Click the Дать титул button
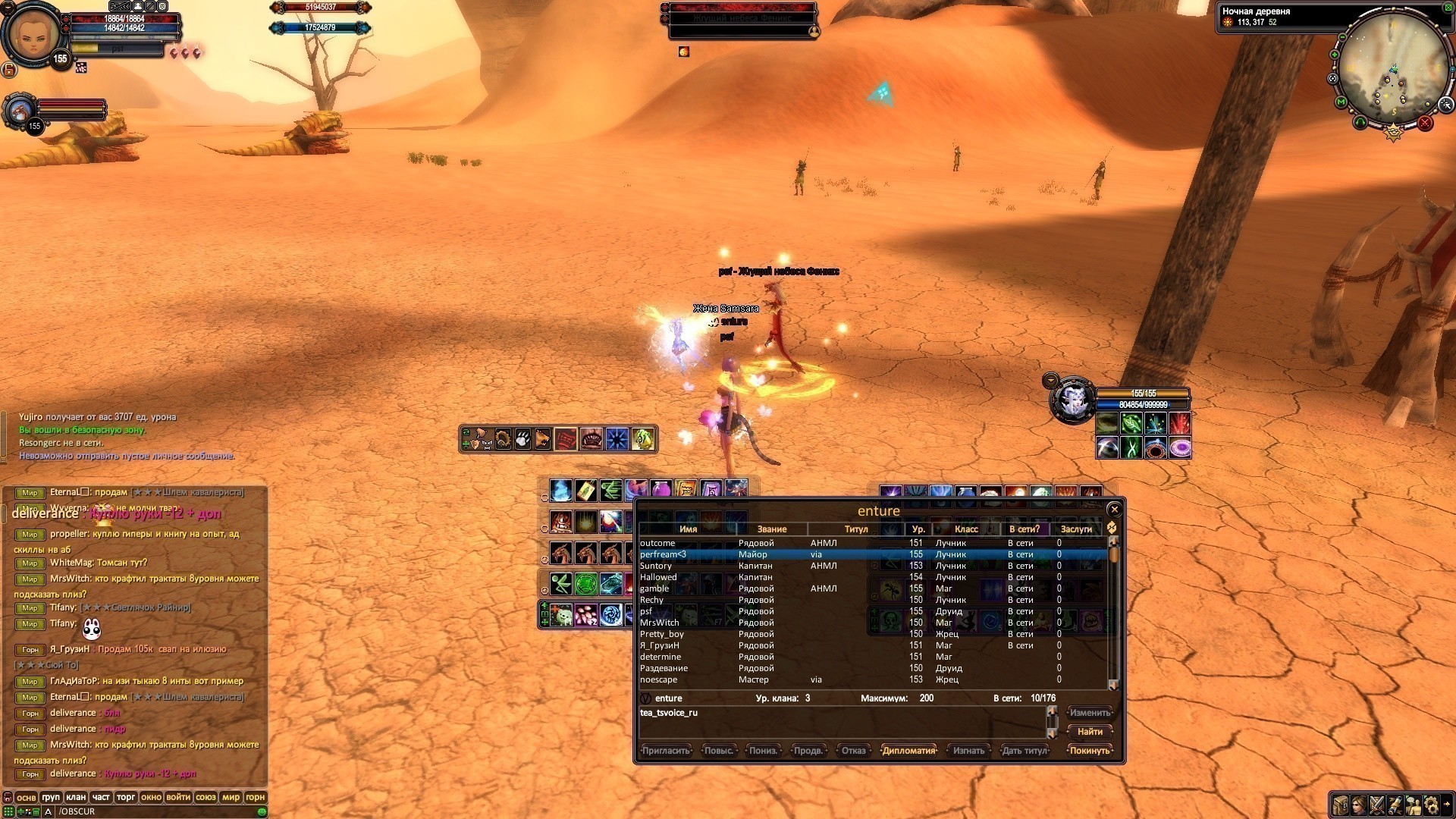 click(x=1025, y=751)
